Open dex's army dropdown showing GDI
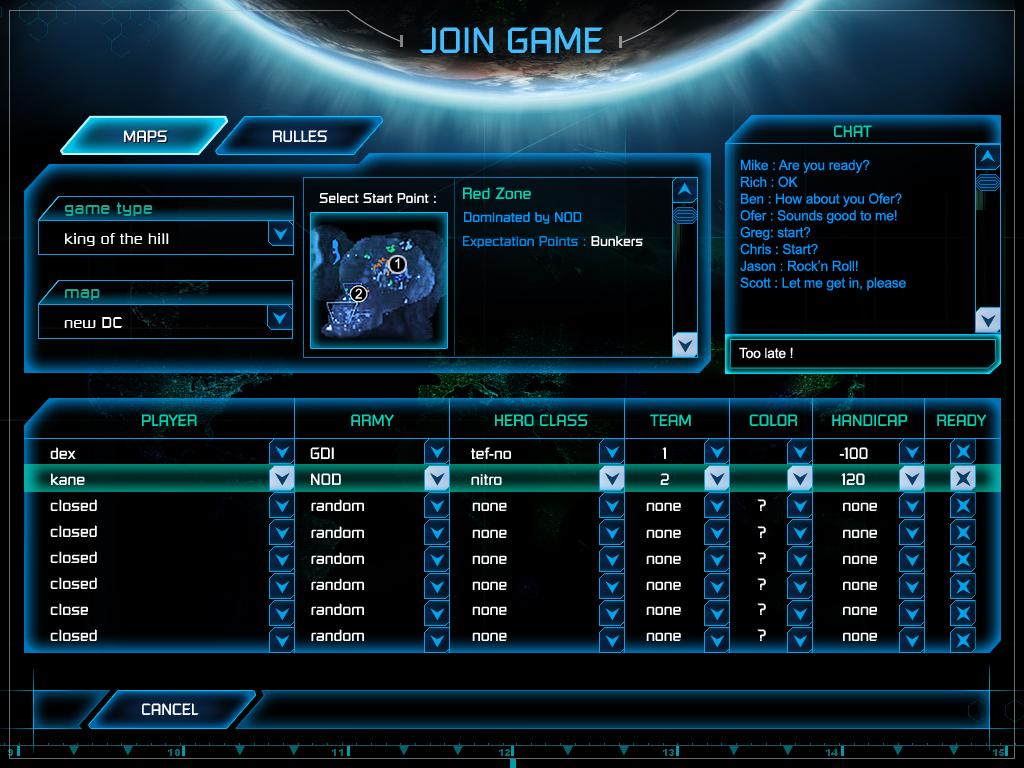This screenshot has width=1024, height=768. coord(436,453)
